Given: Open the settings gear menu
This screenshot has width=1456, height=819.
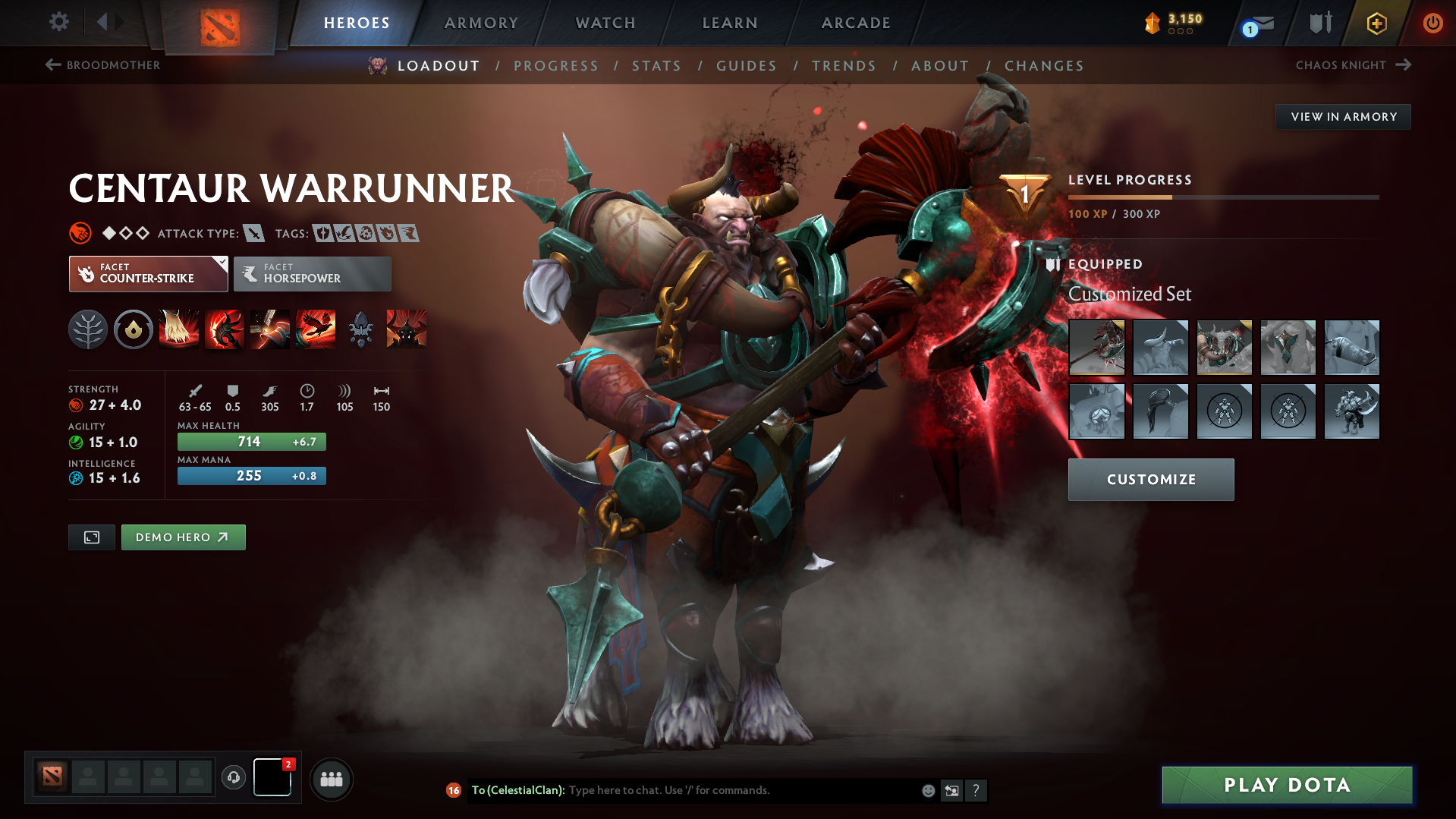Looking at the screenshot, I should point(59,23).
